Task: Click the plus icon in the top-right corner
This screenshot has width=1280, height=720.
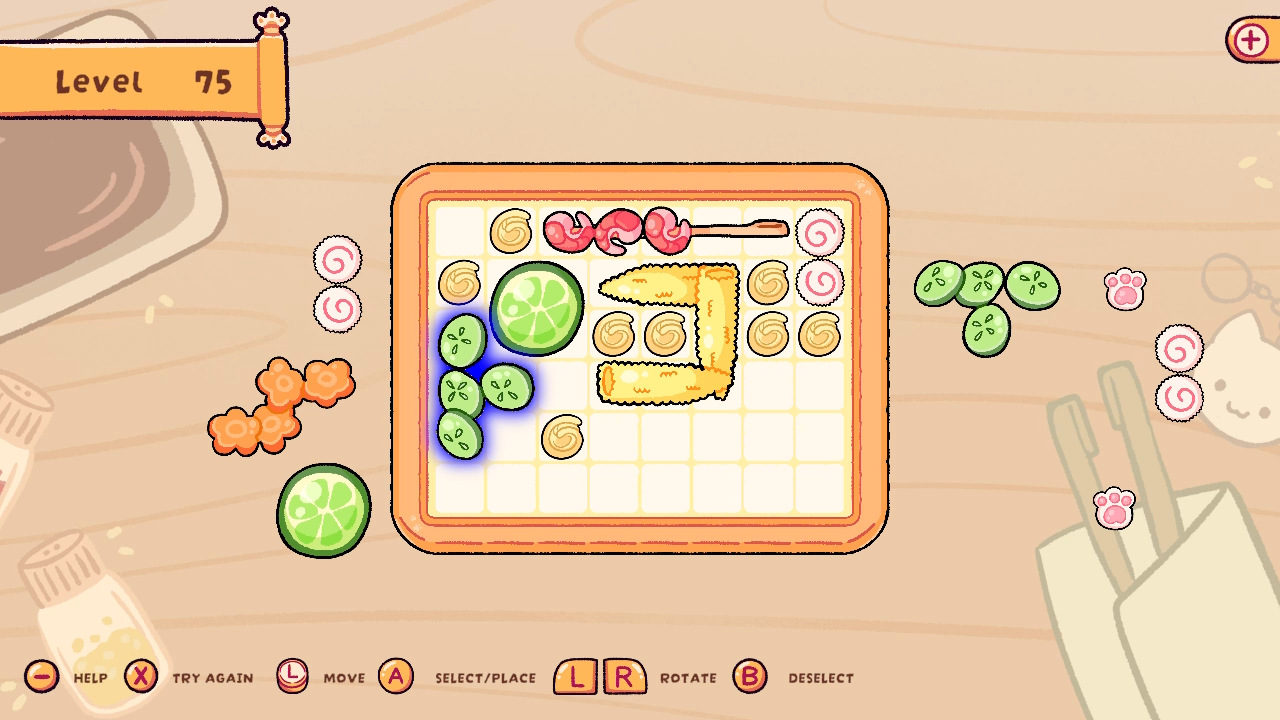Action: coord(1251,41)
